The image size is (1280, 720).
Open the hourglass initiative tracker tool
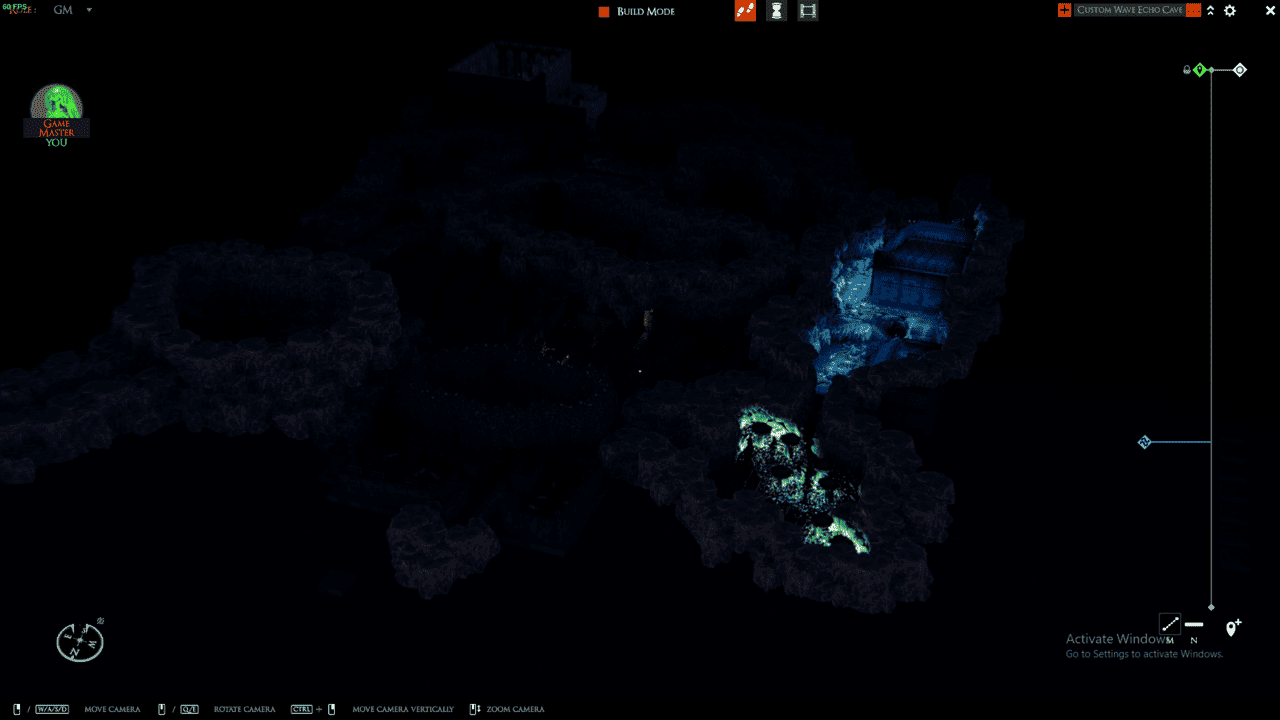click(x=776, y=10)
